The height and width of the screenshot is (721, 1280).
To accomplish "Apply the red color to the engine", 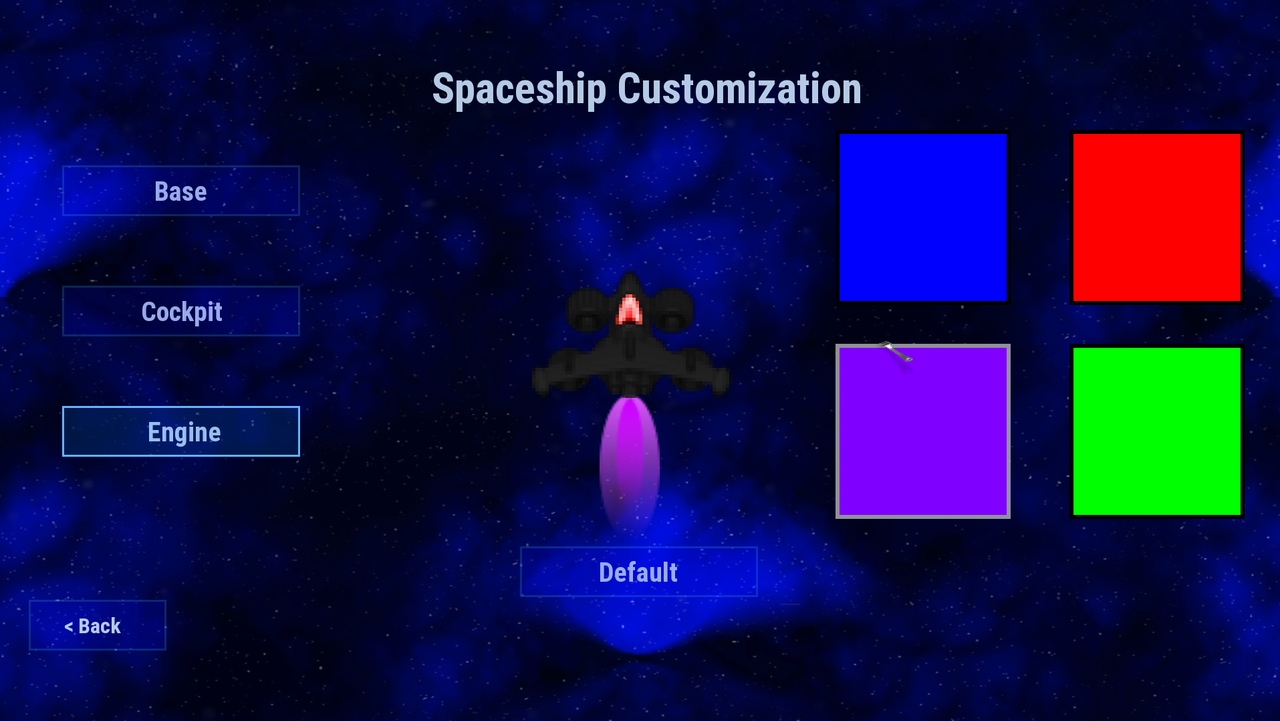I will (1156, 217).
